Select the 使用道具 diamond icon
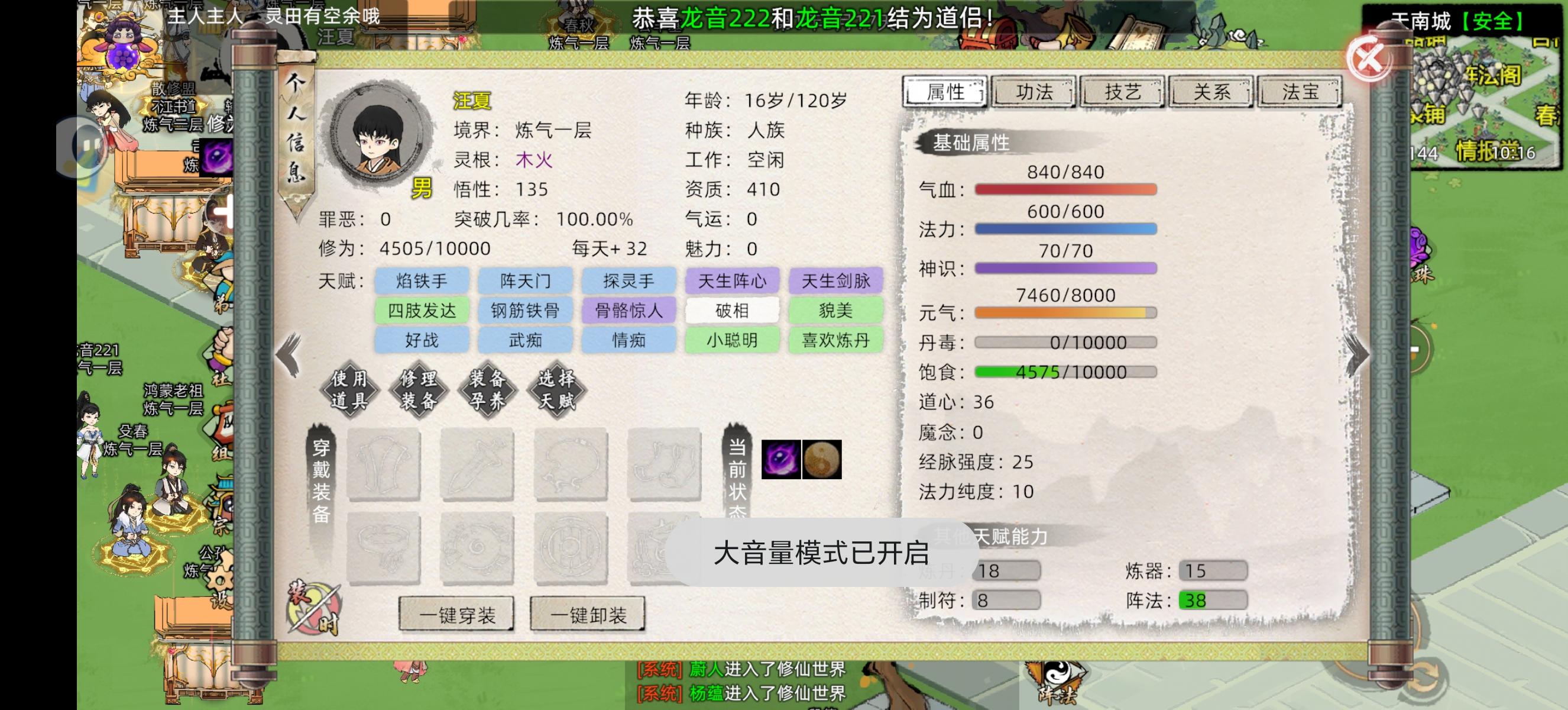 tap(350, 390)
